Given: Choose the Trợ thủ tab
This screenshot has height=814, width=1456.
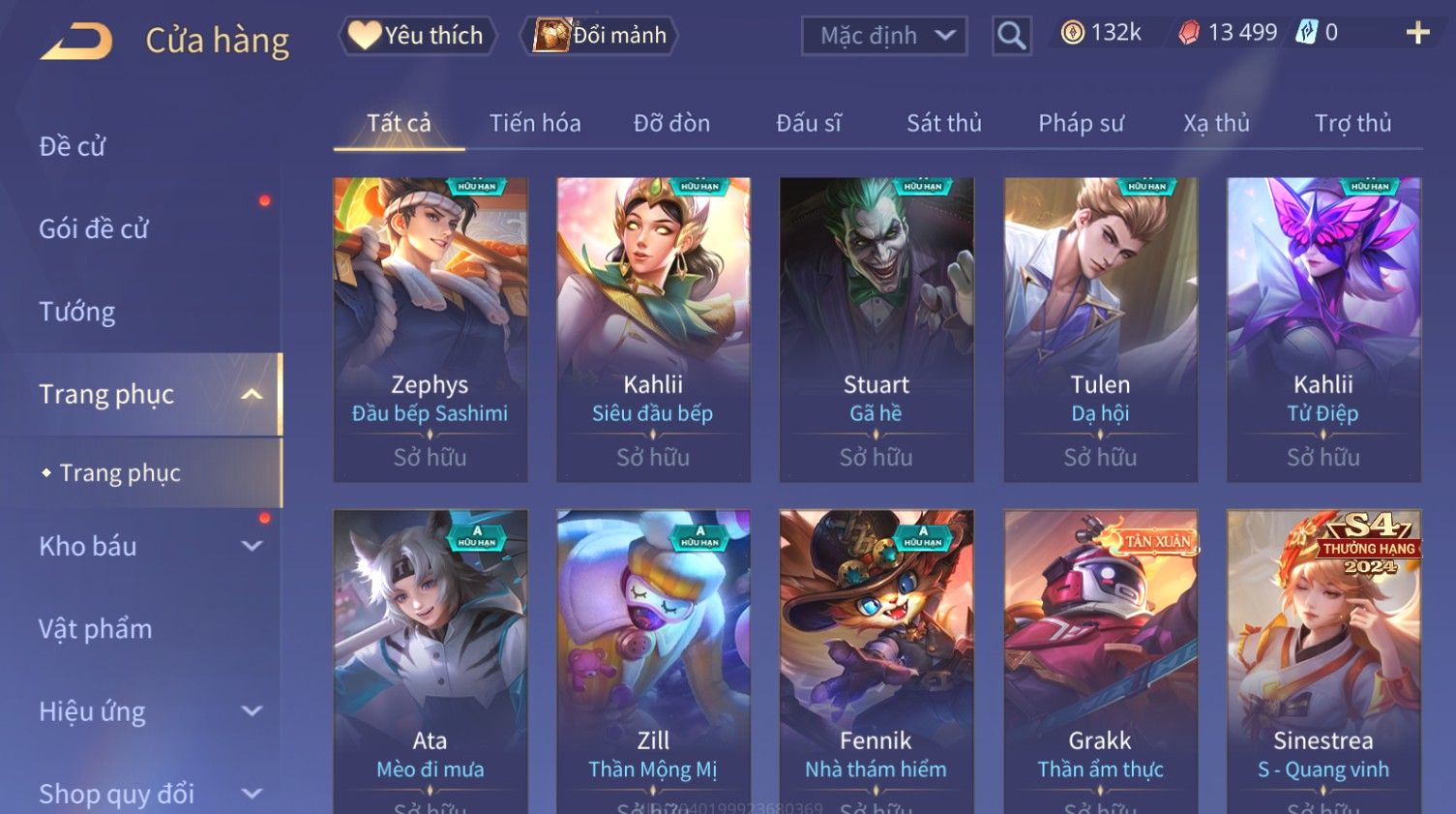Looking at the screenshot, I should [x=1352, y=123].
